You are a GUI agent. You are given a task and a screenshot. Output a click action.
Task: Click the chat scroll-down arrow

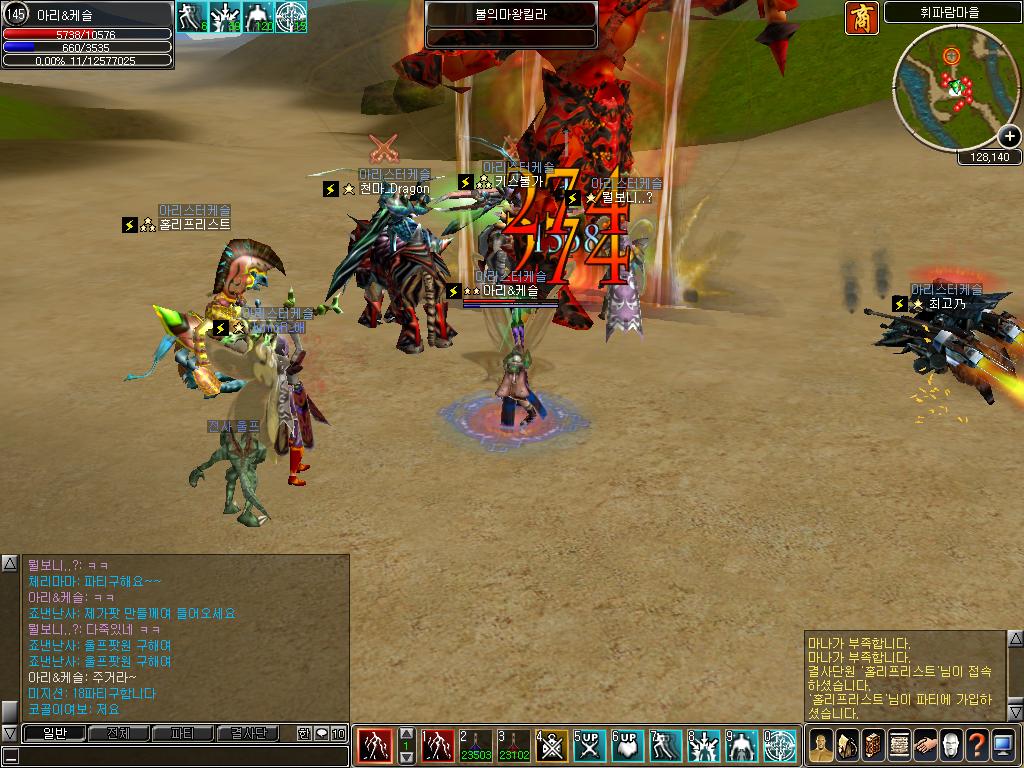click(x=9, y=733)
